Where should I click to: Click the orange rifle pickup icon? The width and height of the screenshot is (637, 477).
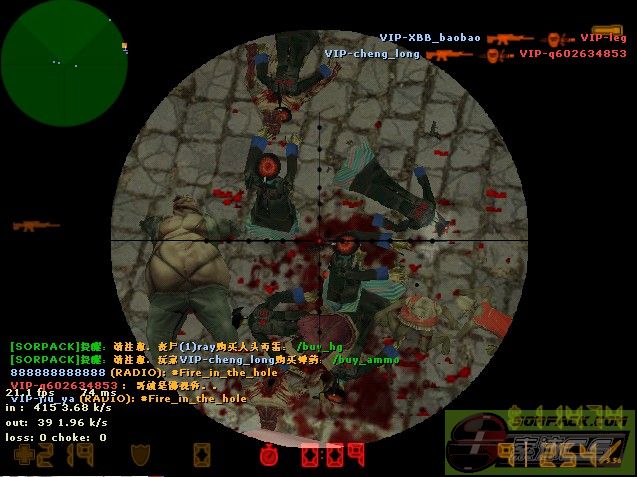[x=36, y=226]
